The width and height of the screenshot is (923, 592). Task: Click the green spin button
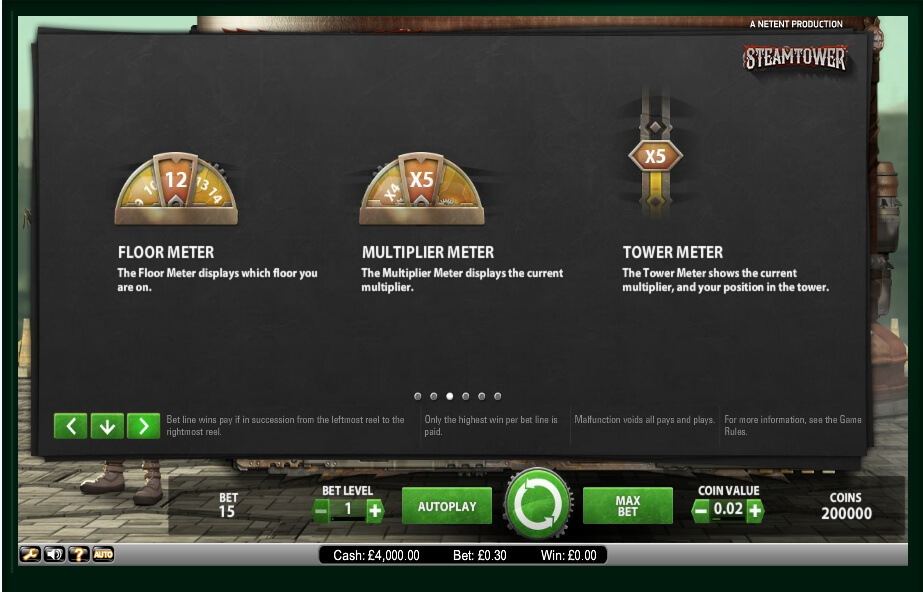[538, 505]
